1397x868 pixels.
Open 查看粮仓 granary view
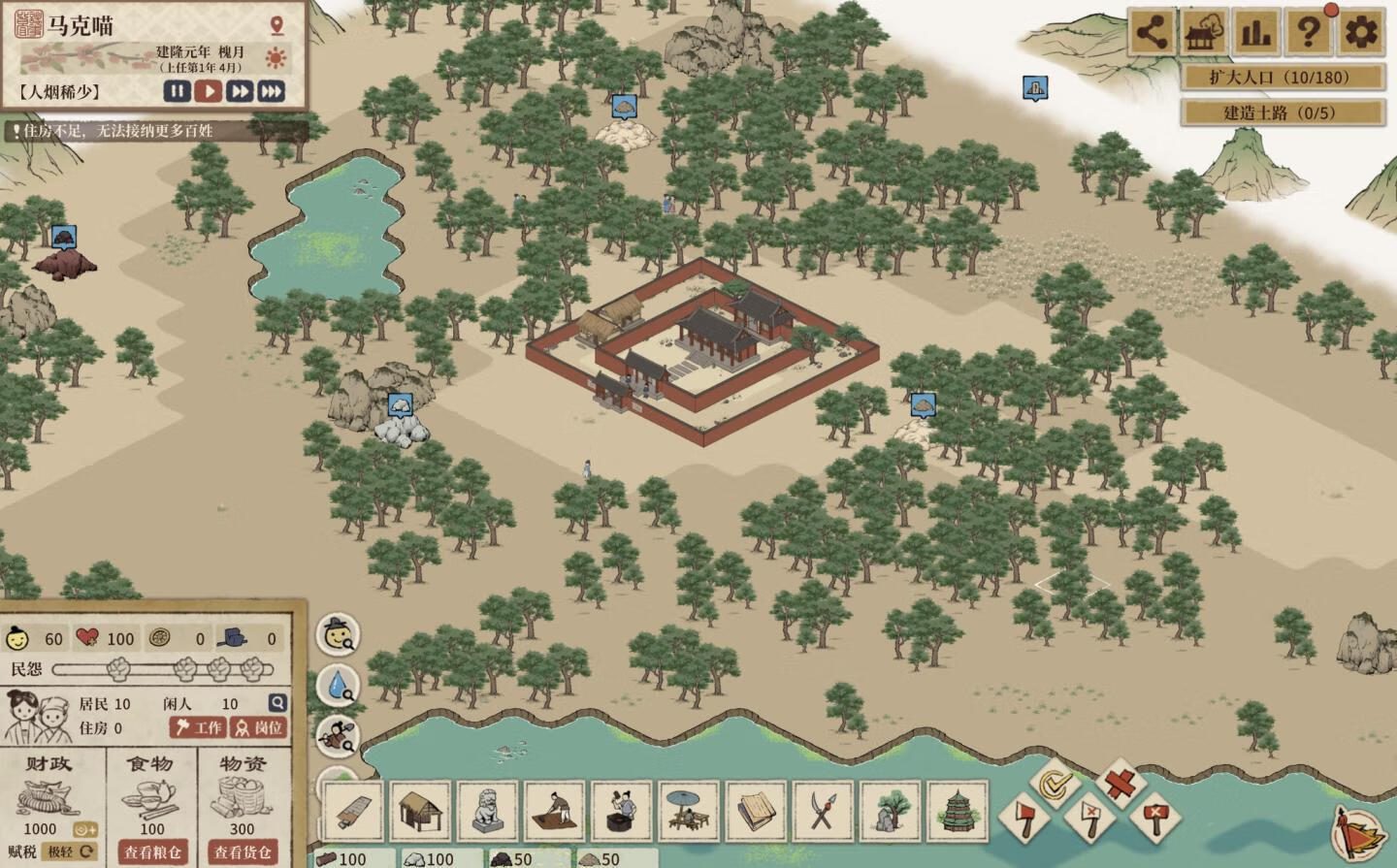(152, 852)
